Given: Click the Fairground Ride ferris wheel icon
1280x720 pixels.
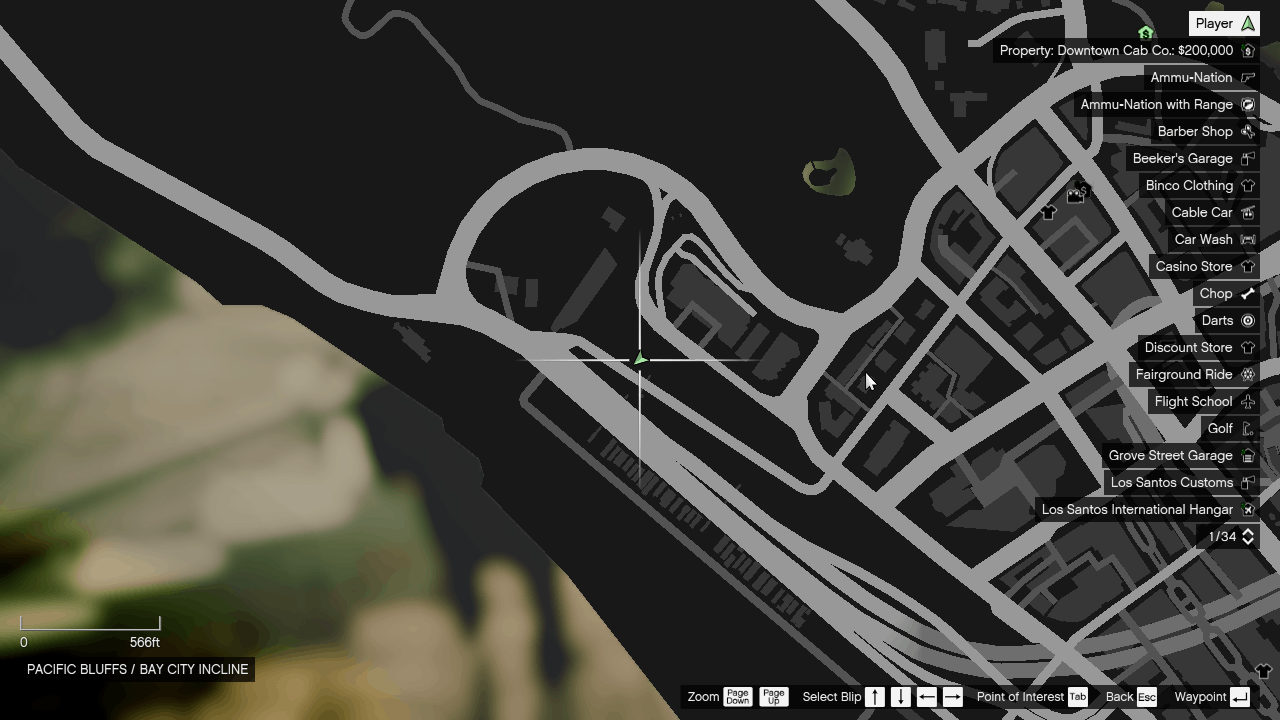Looking at the screenshot, I should (1247, 374).
